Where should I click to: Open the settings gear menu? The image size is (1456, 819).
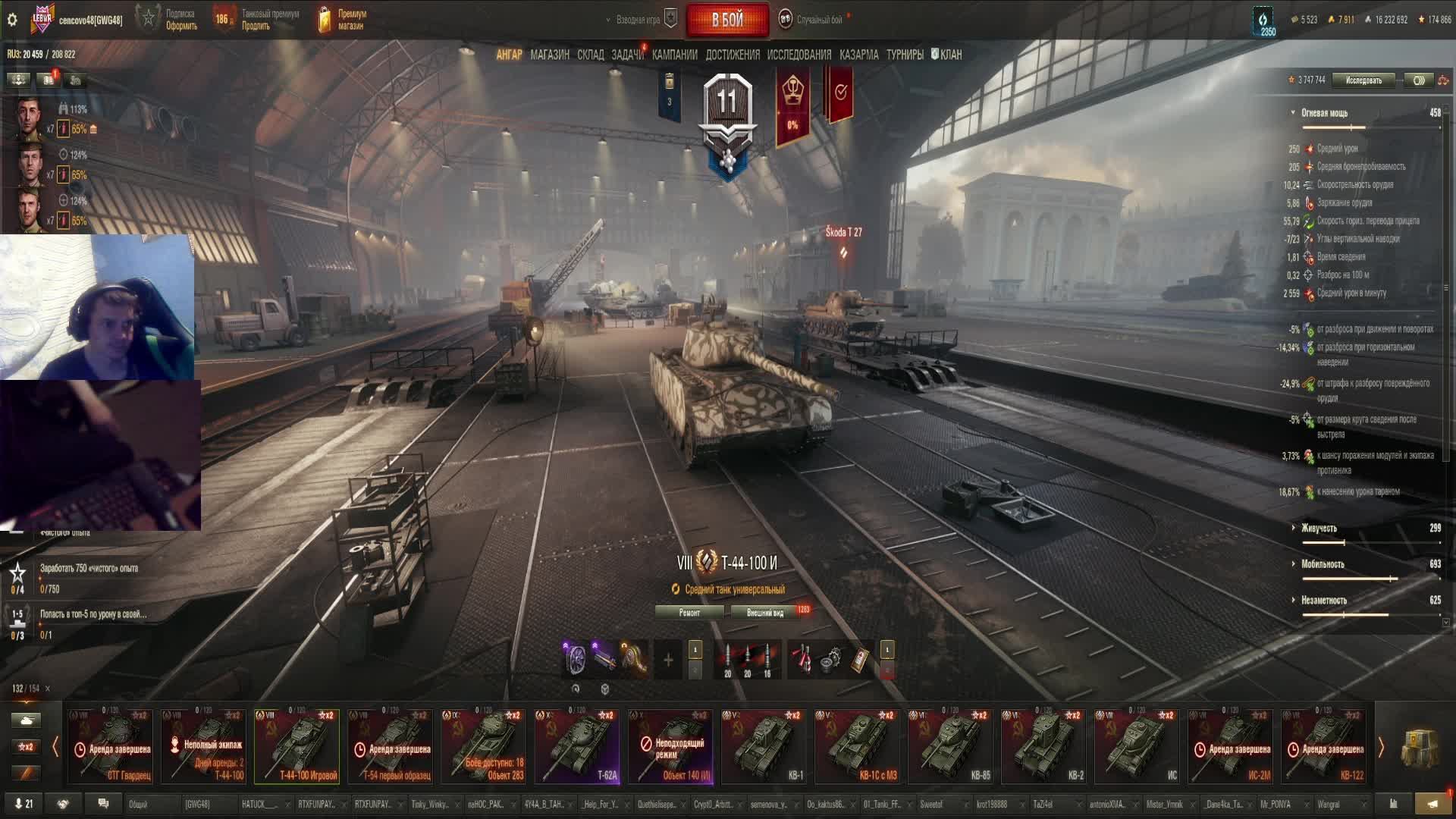(x=12, y=20)
